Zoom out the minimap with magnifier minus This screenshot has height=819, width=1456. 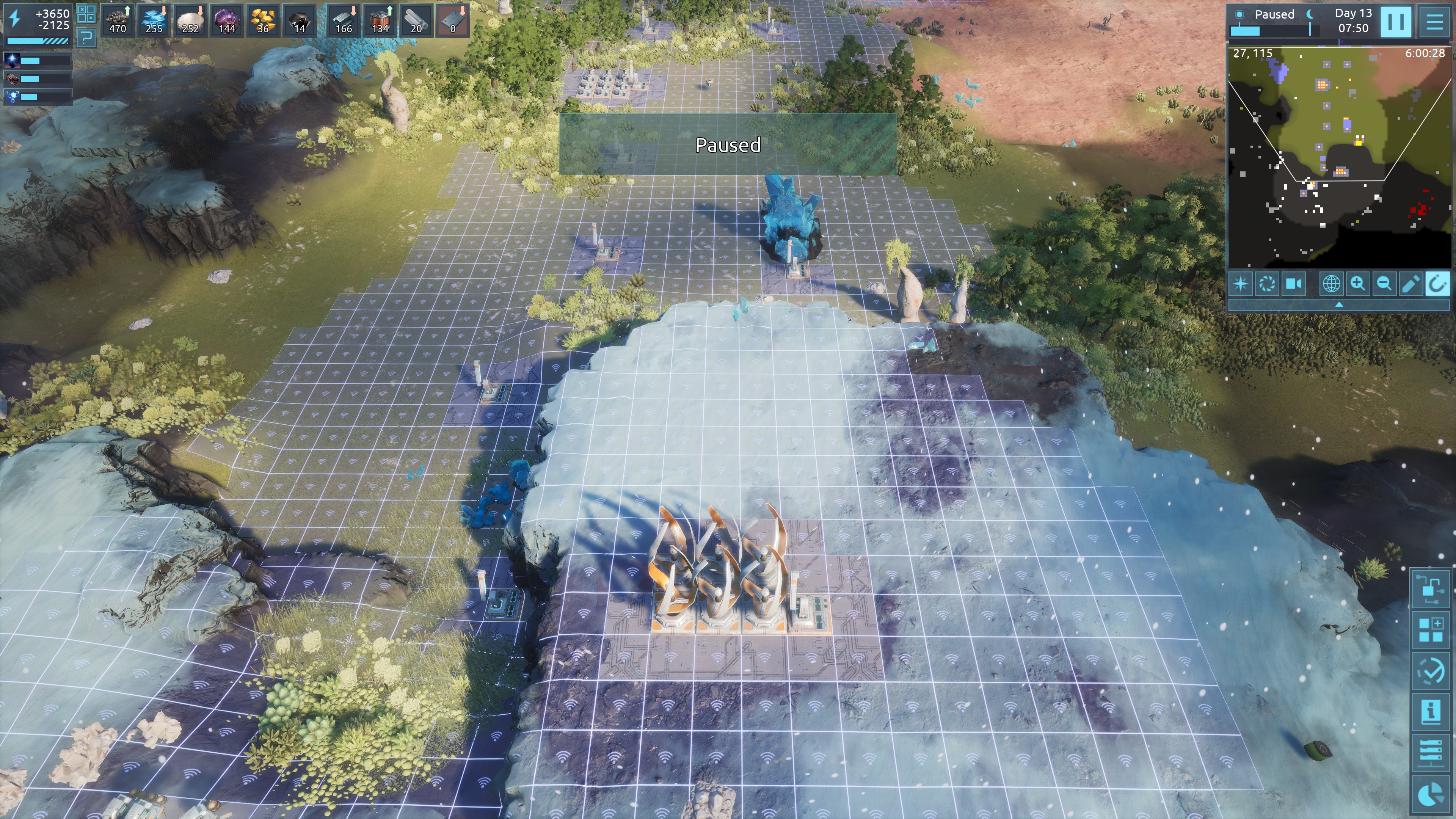[1384, 283]
